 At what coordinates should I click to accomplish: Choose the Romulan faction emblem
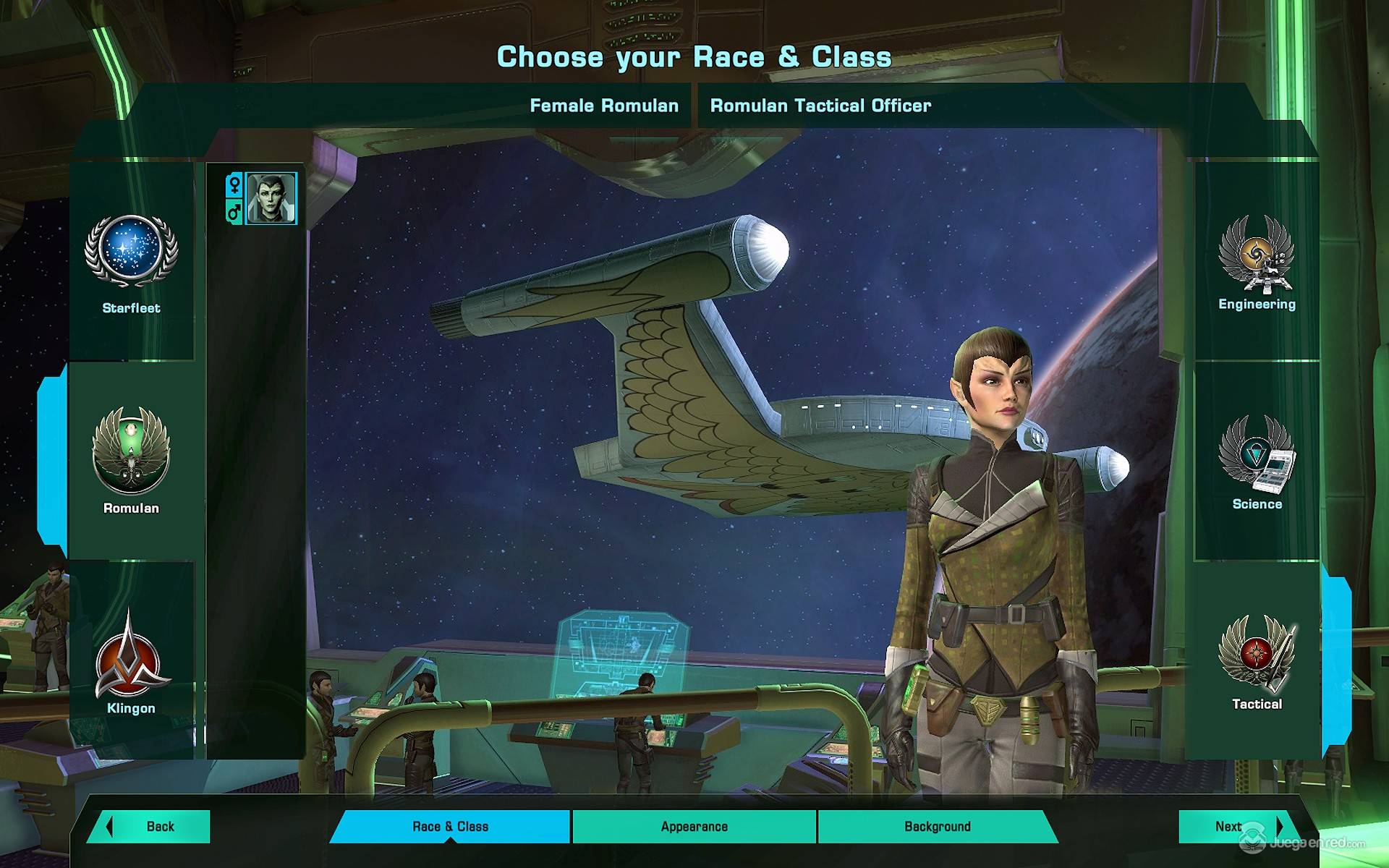131,451
